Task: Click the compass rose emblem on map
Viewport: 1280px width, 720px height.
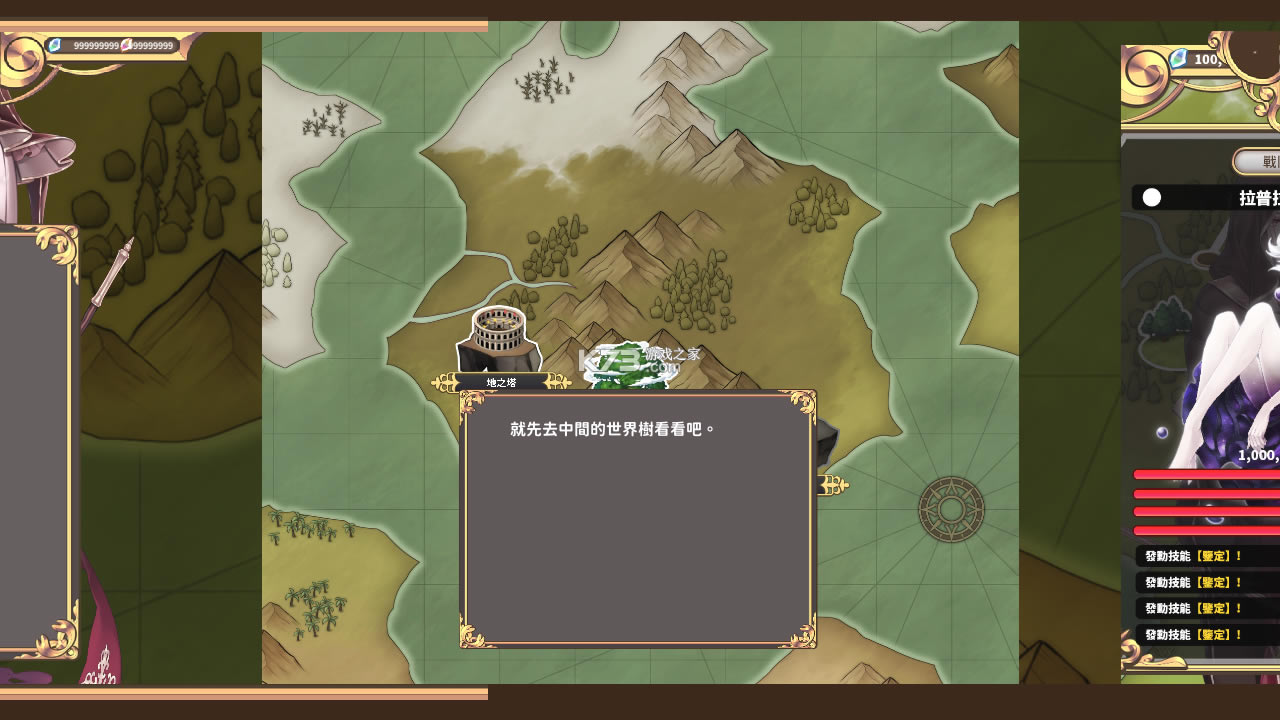Action: [951, 509]
